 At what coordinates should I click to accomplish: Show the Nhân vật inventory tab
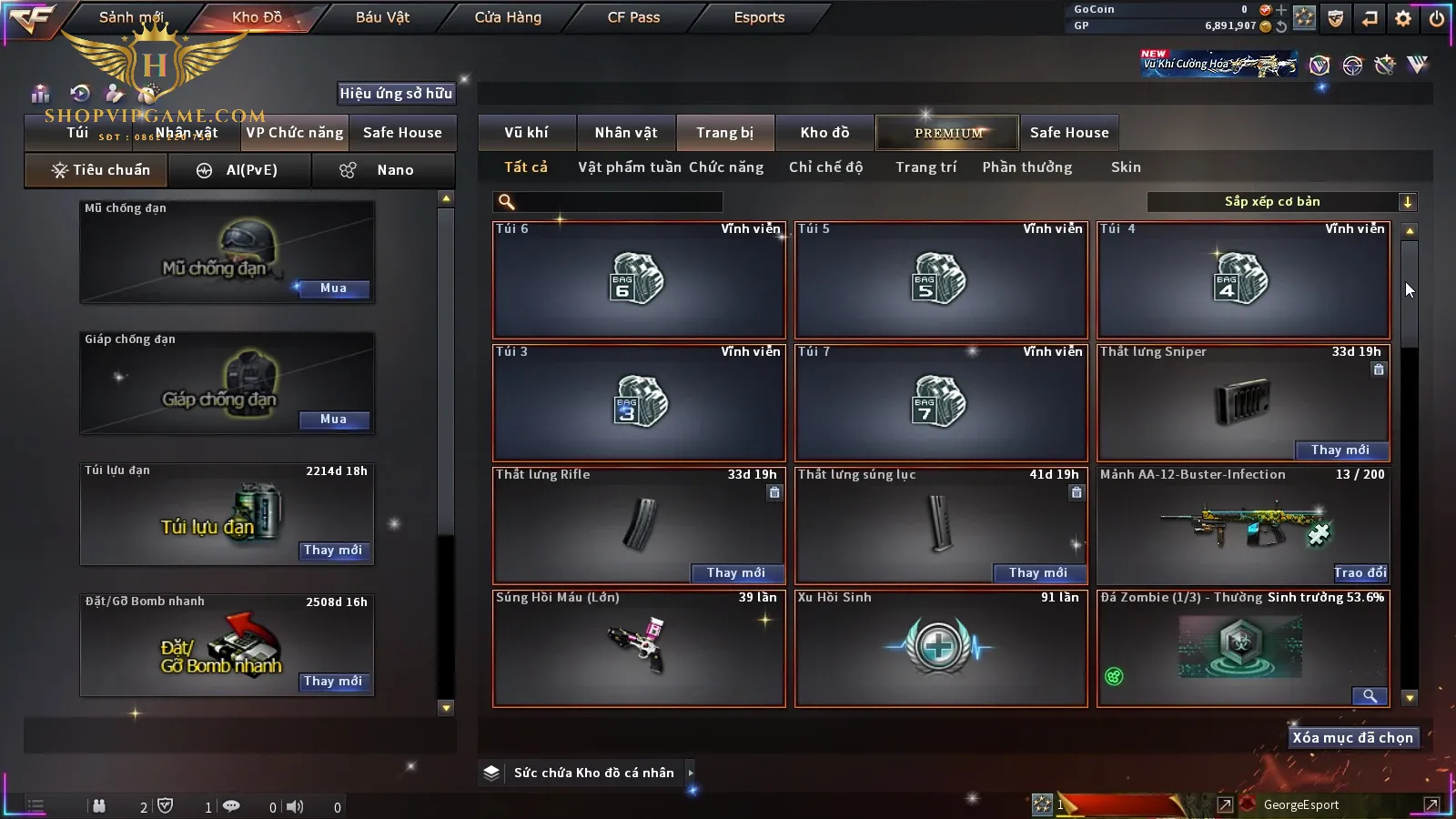625,133
